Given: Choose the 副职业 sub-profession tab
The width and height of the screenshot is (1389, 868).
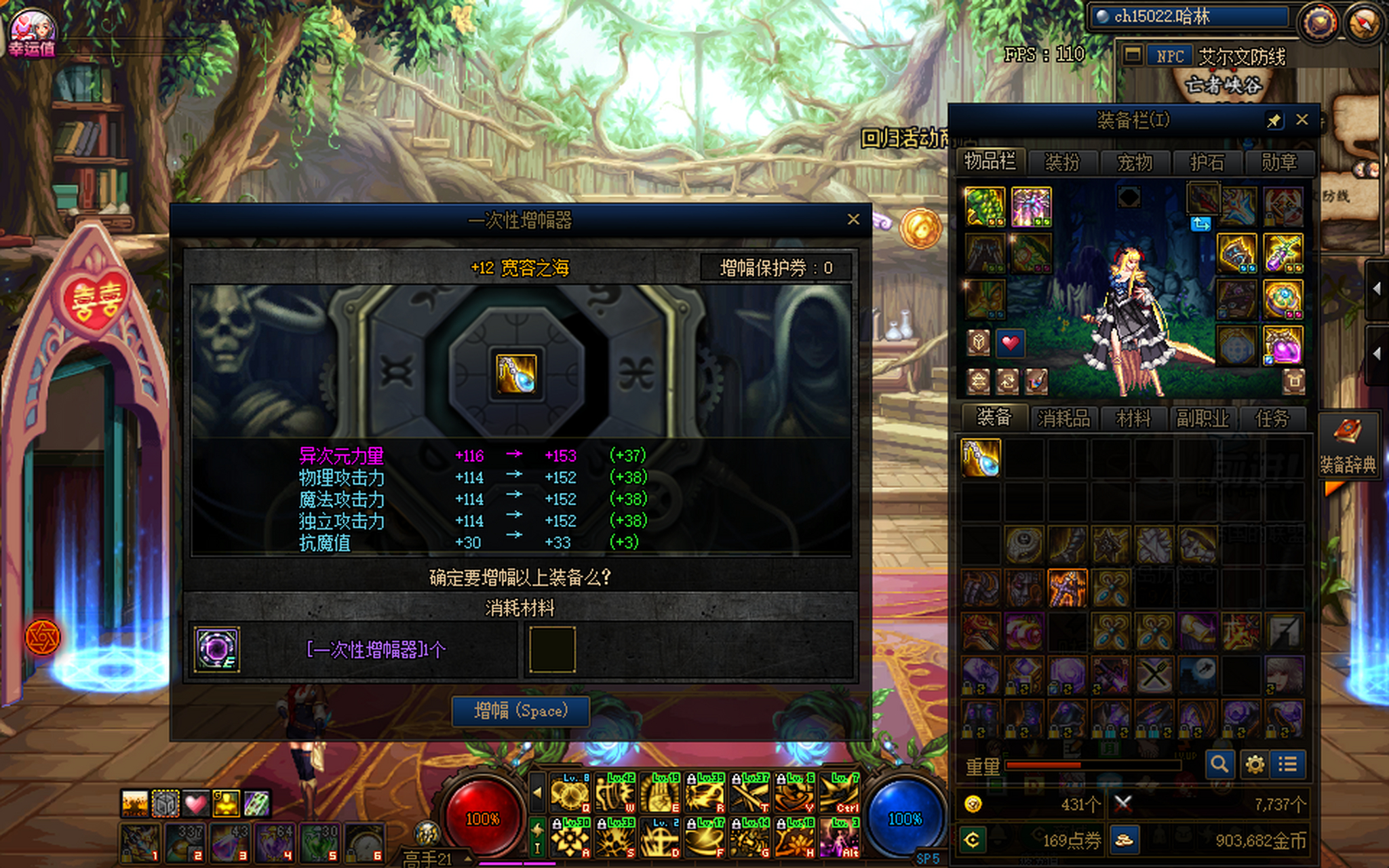Looking at the screenshot, I should (1202, 418).
